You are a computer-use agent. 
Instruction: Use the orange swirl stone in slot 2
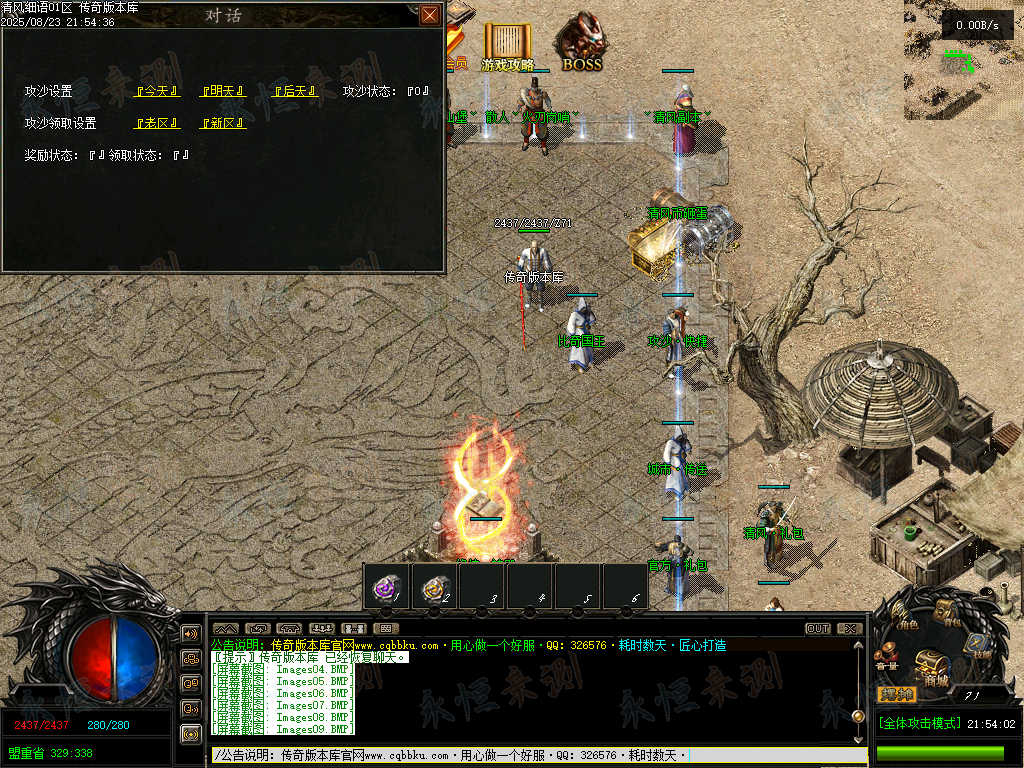434,587
